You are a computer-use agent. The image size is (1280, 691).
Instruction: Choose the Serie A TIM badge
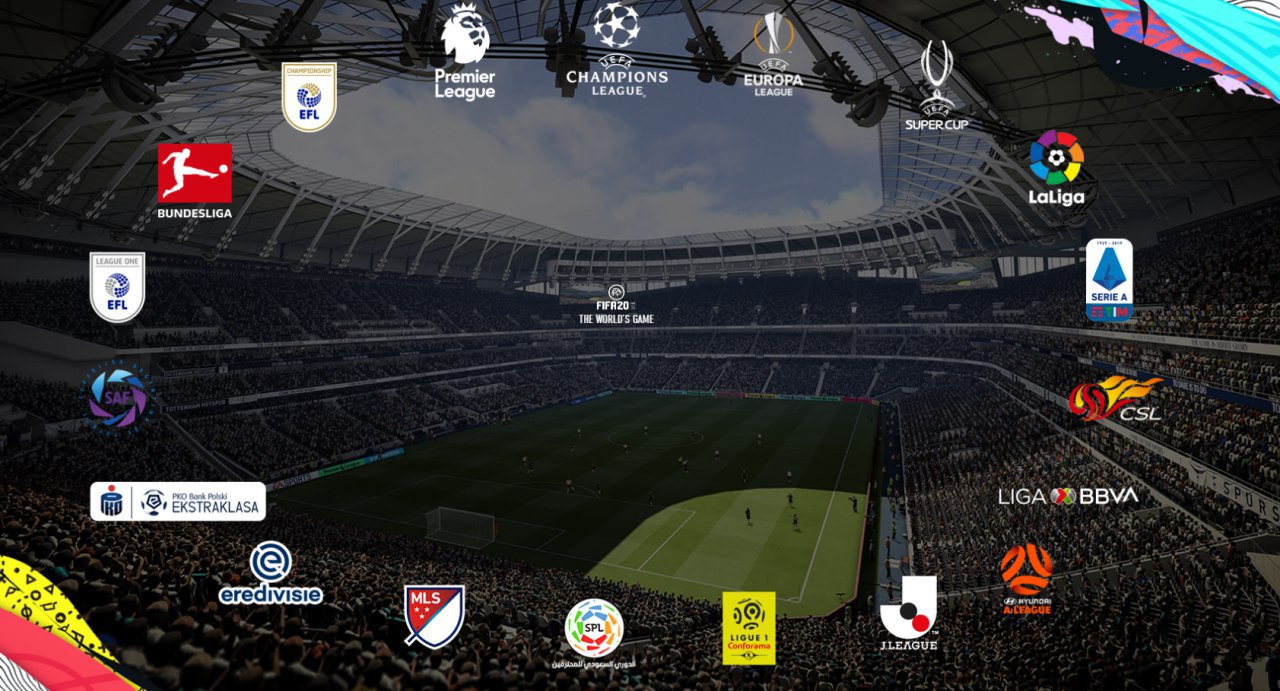[x=1109, y=279]
